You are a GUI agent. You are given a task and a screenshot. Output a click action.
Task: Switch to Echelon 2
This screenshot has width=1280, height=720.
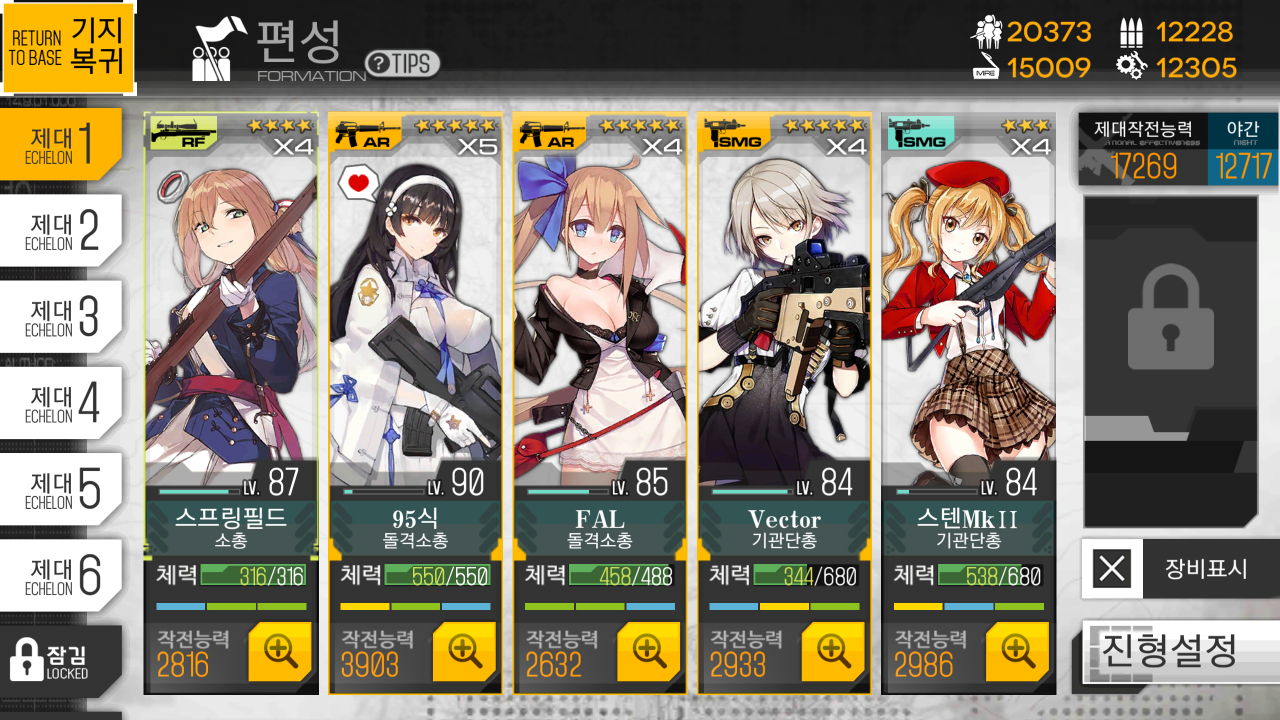pos(60,231)
